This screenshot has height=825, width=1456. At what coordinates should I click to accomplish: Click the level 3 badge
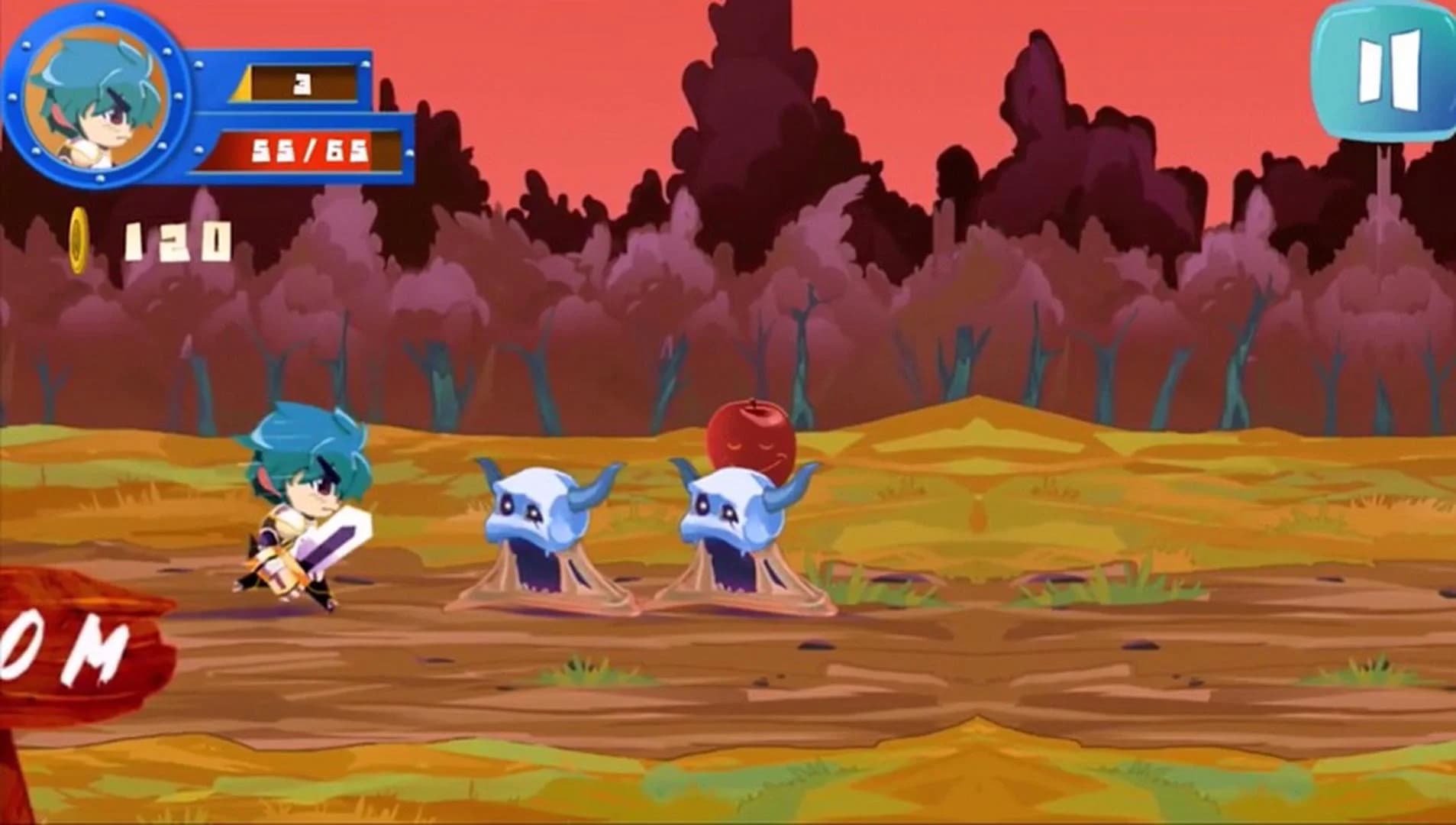pos(303,84)
